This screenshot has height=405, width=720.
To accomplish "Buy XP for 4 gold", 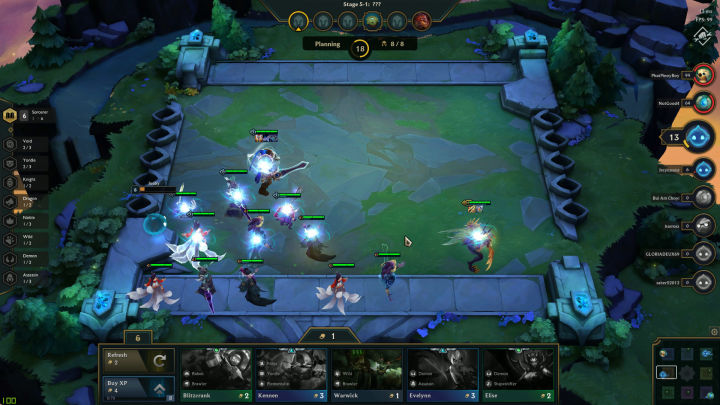I will [x=137, y=388].
